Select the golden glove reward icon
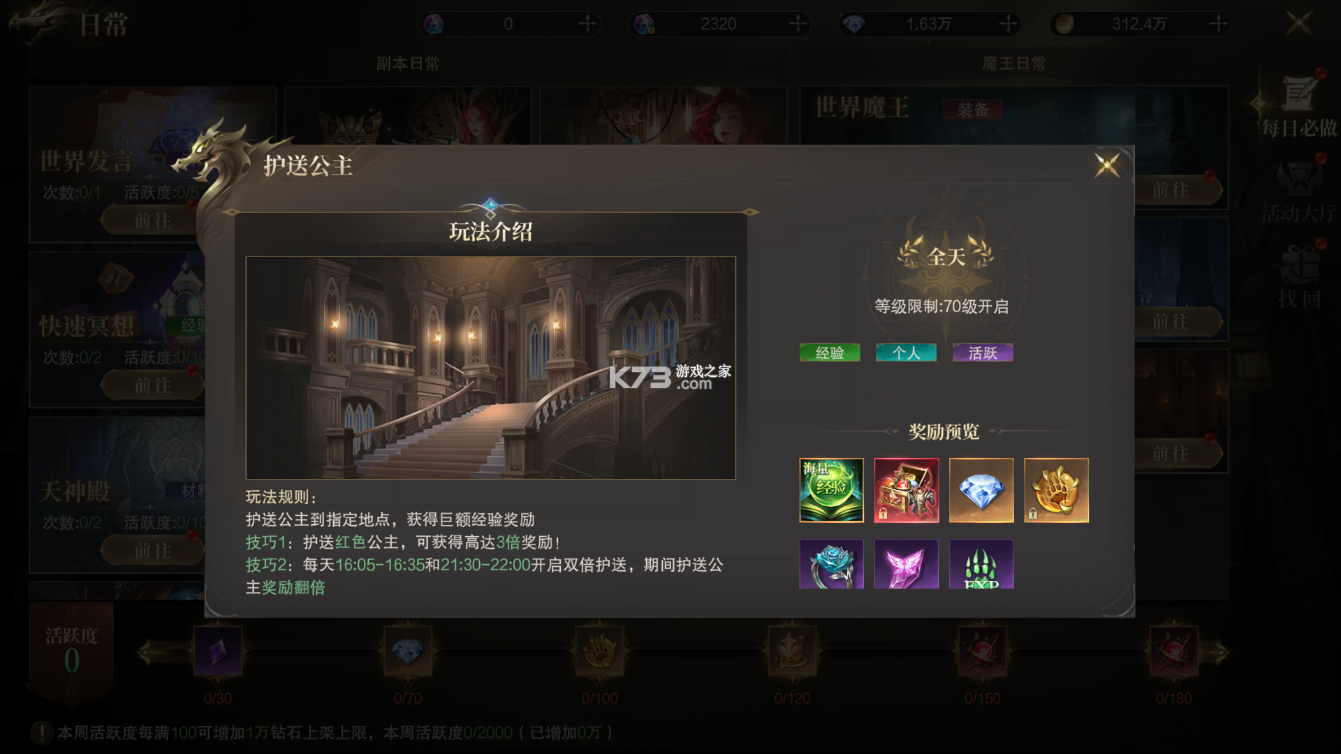Viewport: 1341px width, 754px height. 1056,490
